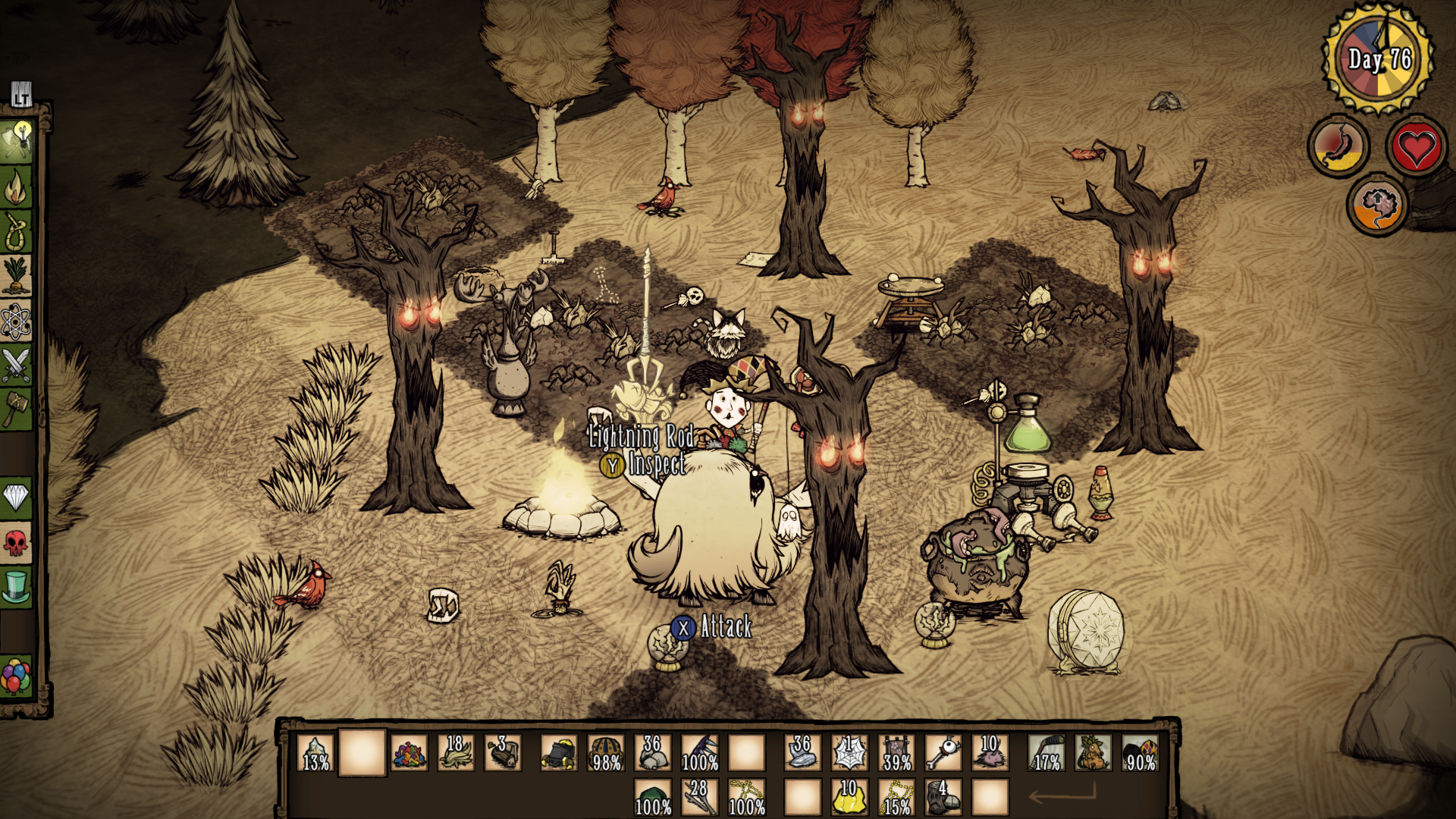Open the Structures hammer tab
The height and width of the screenshot is (819, 1456).
coord(16,409)
